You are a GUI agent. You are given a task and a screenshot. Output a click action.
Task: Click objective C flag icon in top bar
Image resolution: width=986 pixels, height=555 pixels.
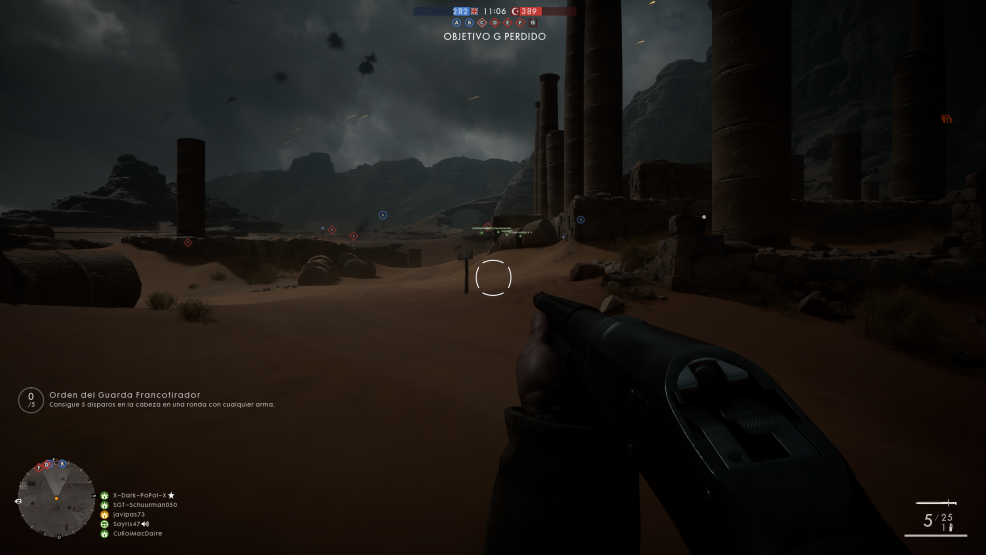point(482,22)
